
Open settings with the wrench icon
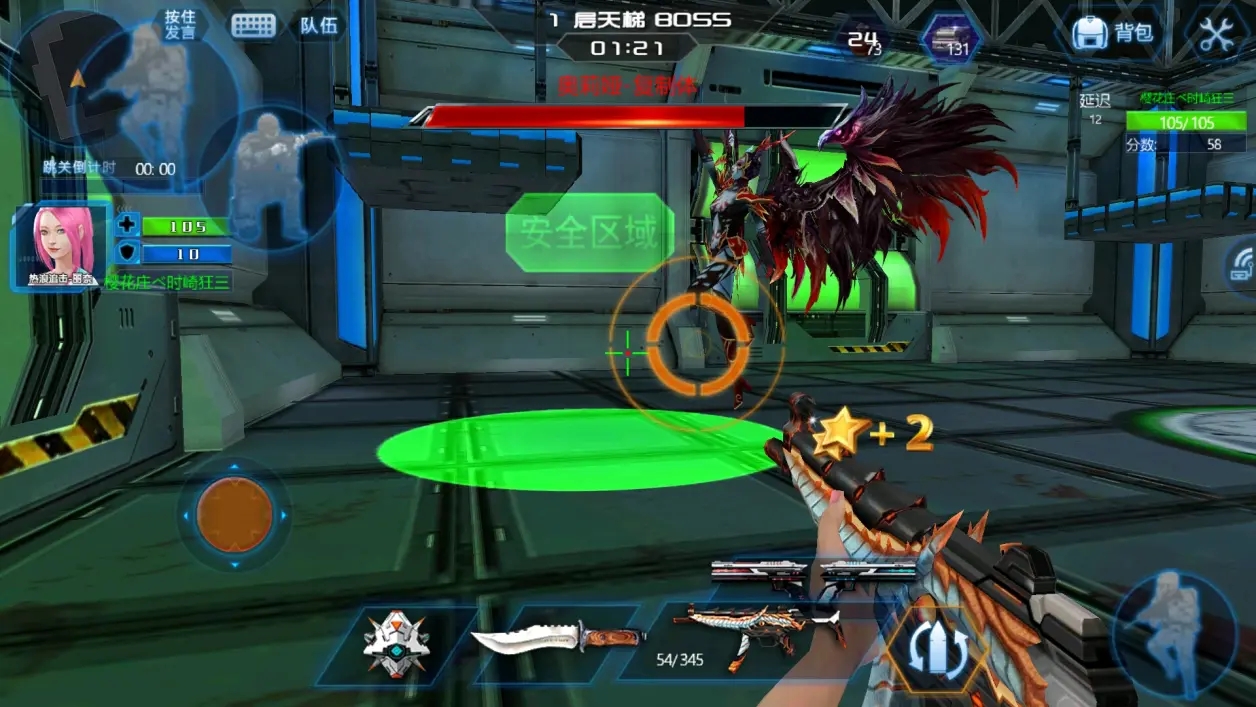[1216, 34]
